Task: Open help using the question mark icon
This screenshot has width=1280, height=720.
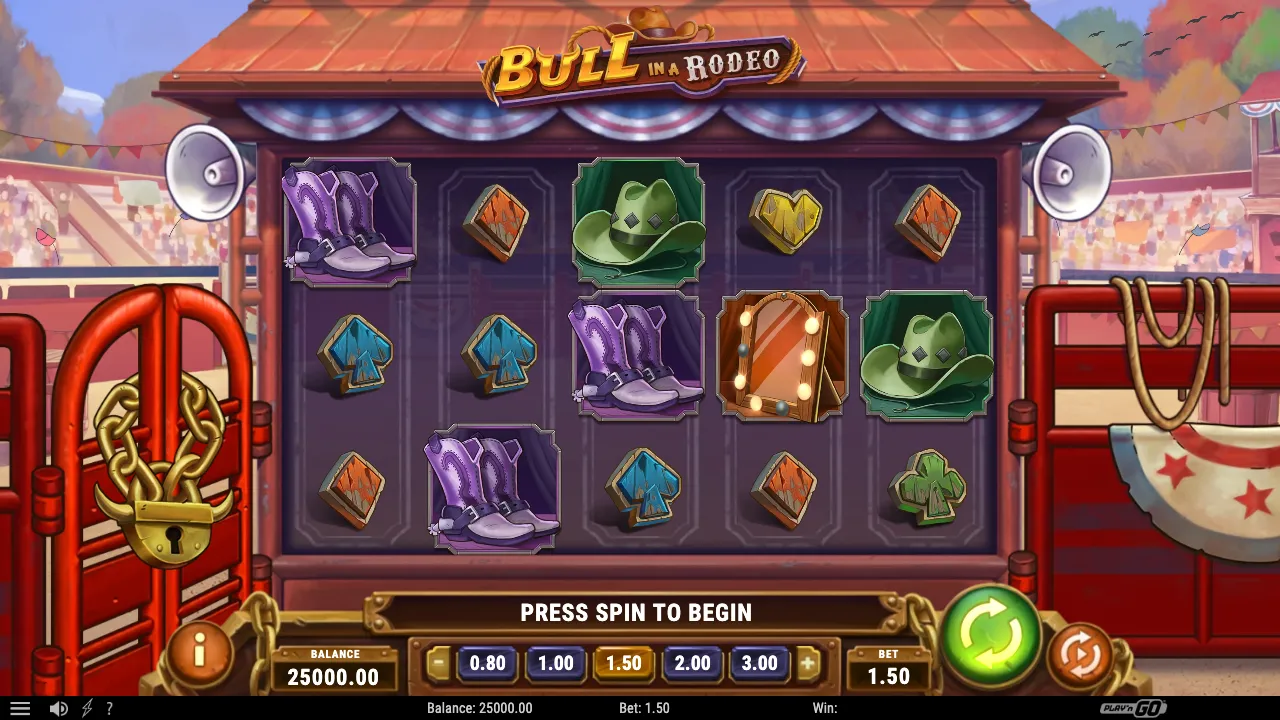Action: coord(110,708)
